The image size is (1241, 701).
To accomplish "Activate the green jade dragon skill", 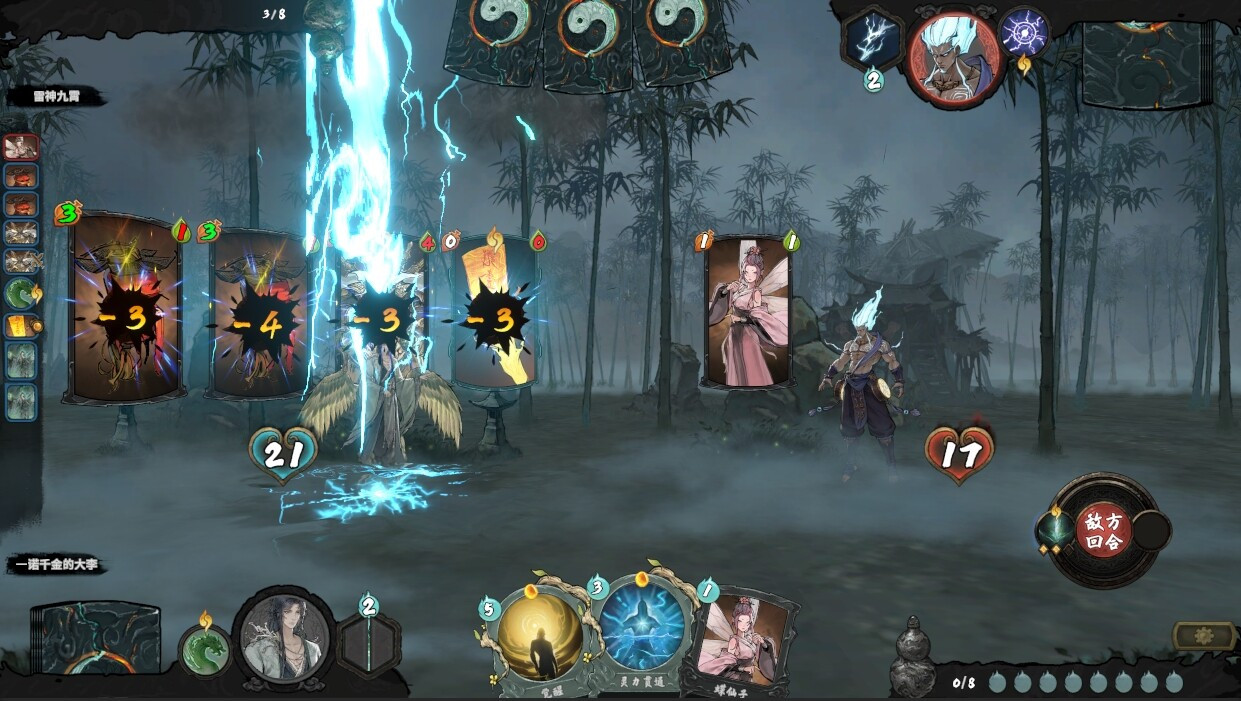I will pos(205,649).
